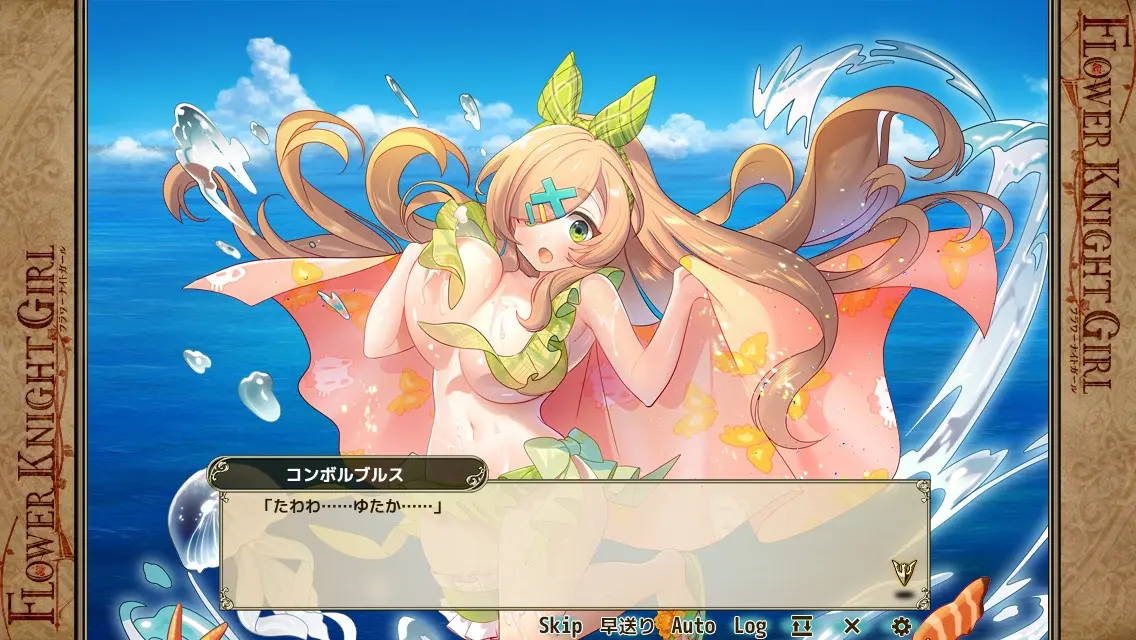1136x640 pixels.
Task: Open settings via the gear icon
Action: [x=901, y=626]
